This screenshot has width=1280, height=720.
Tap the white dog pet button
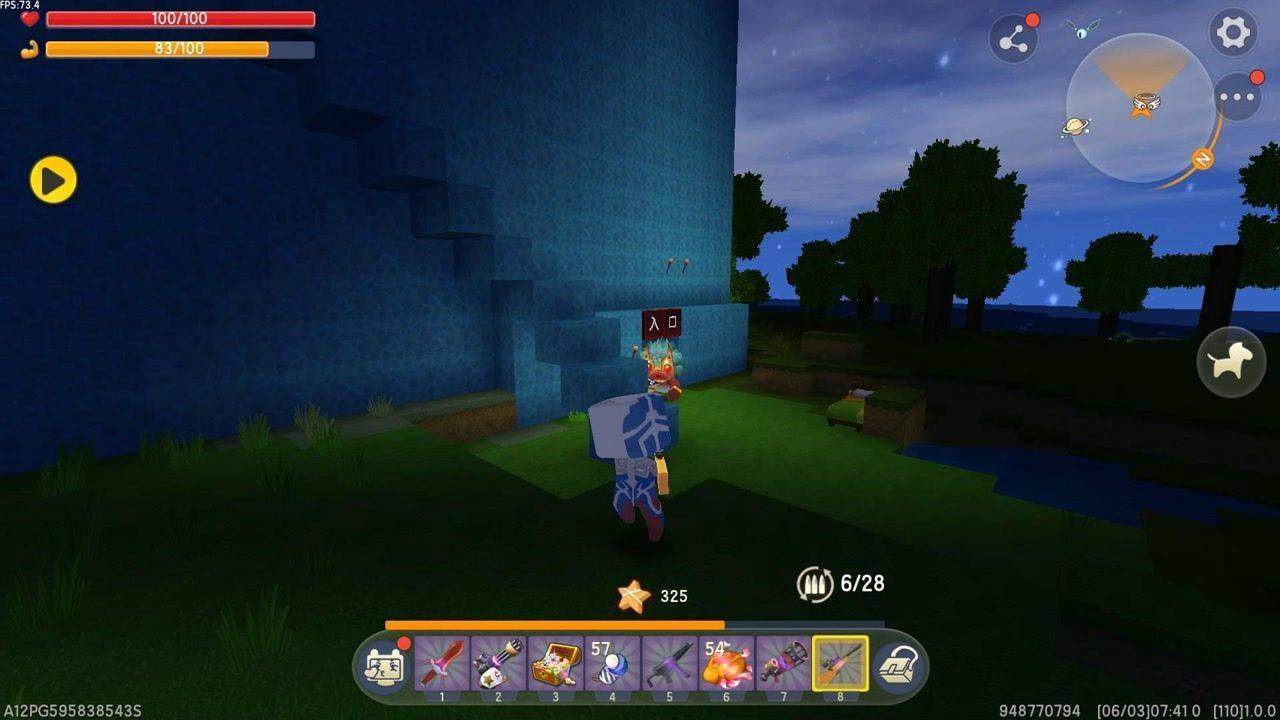click(1231, 362)
